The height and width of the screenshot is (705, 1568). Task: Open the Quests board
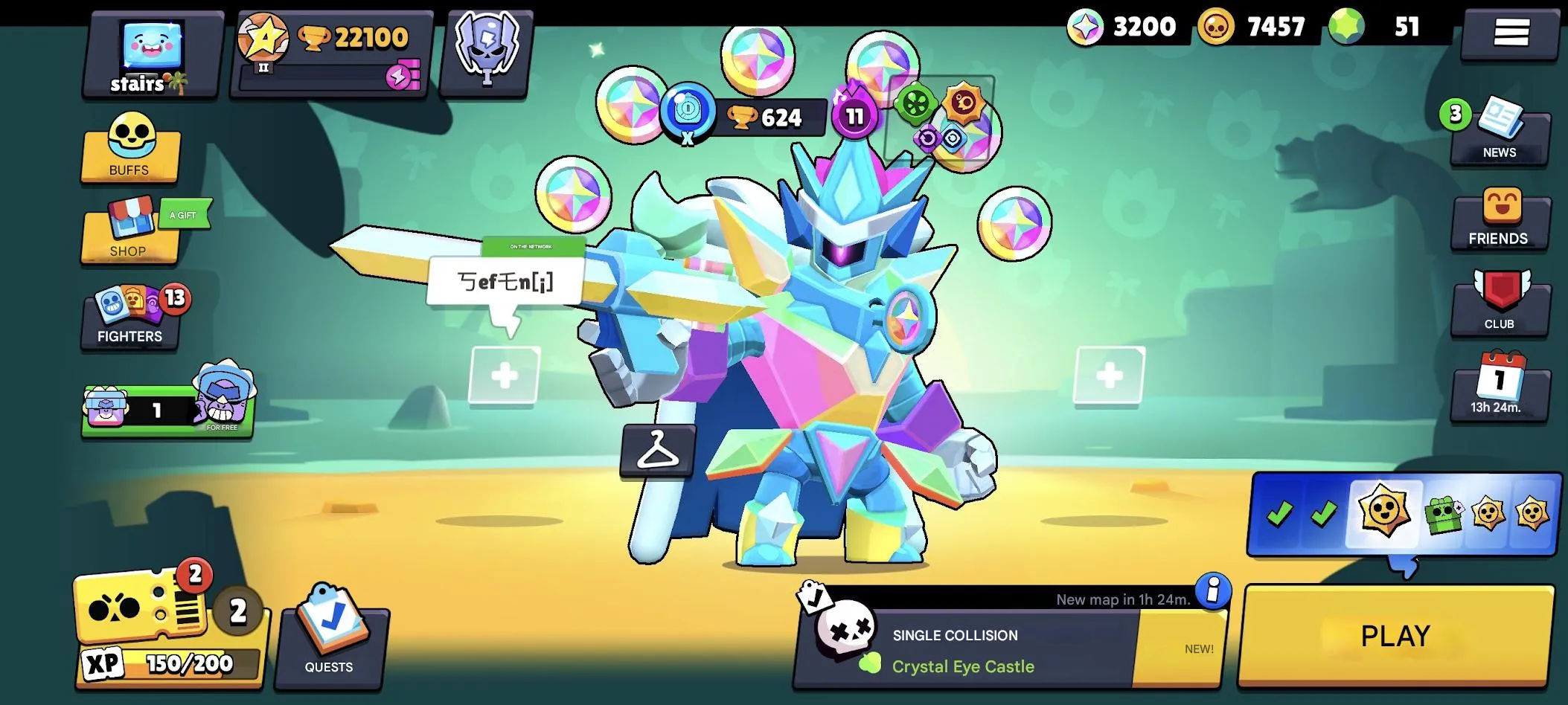point(330,638)
